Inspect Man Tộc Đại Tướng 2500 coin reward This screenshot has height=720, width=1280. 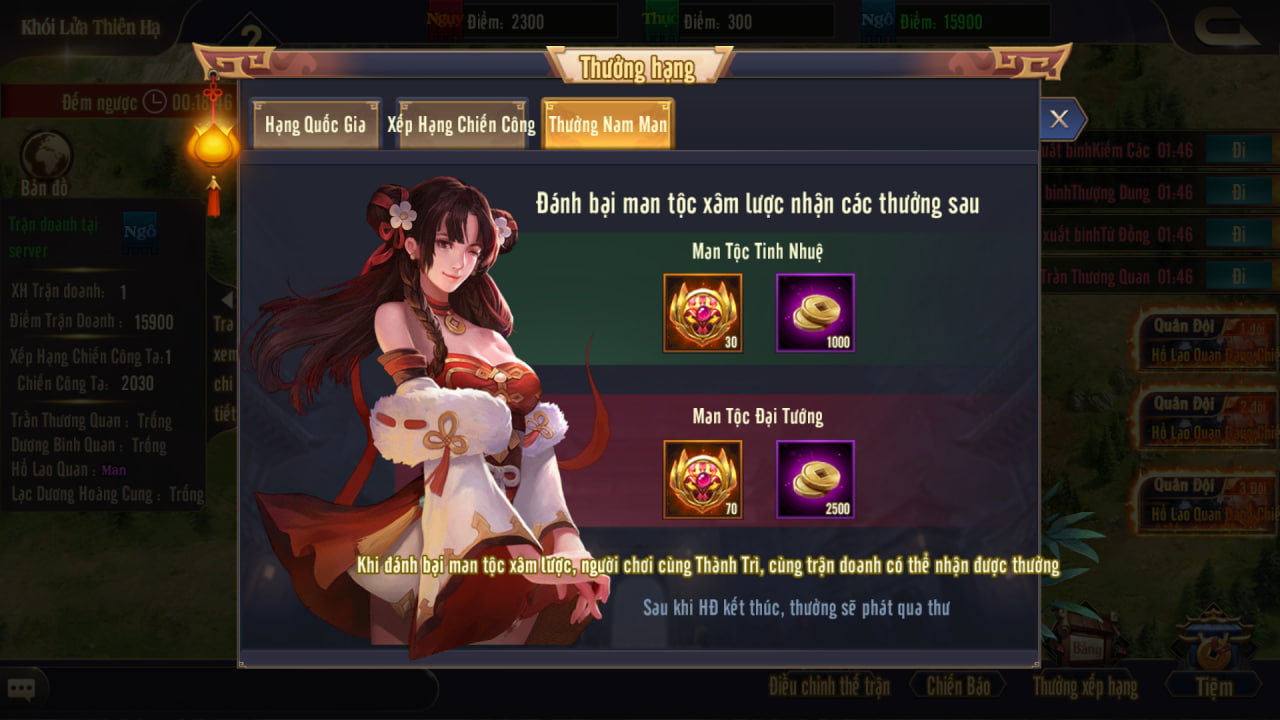pyautogui.click(x=815, y=479)
